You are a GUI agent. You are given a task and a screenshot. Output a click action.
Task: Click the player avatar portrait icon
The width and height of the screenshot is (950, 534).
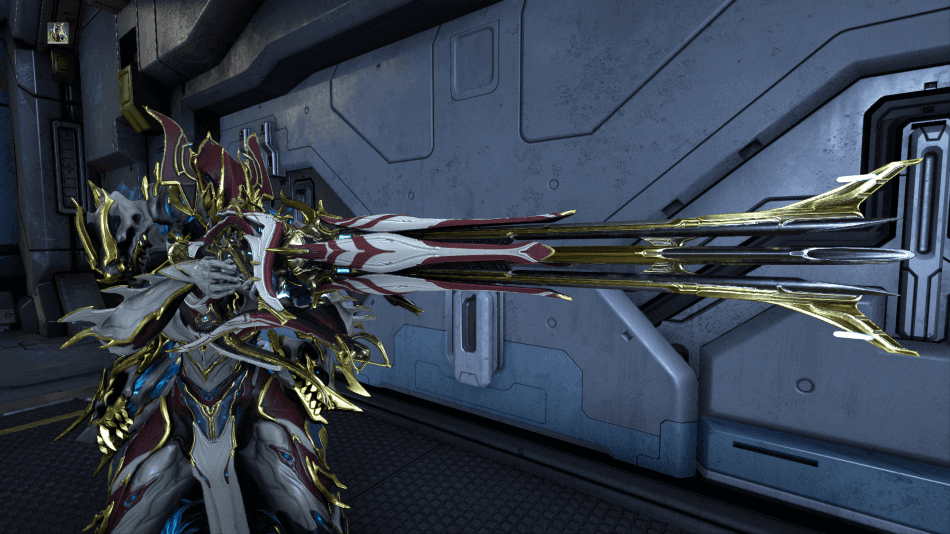(56, 34)
